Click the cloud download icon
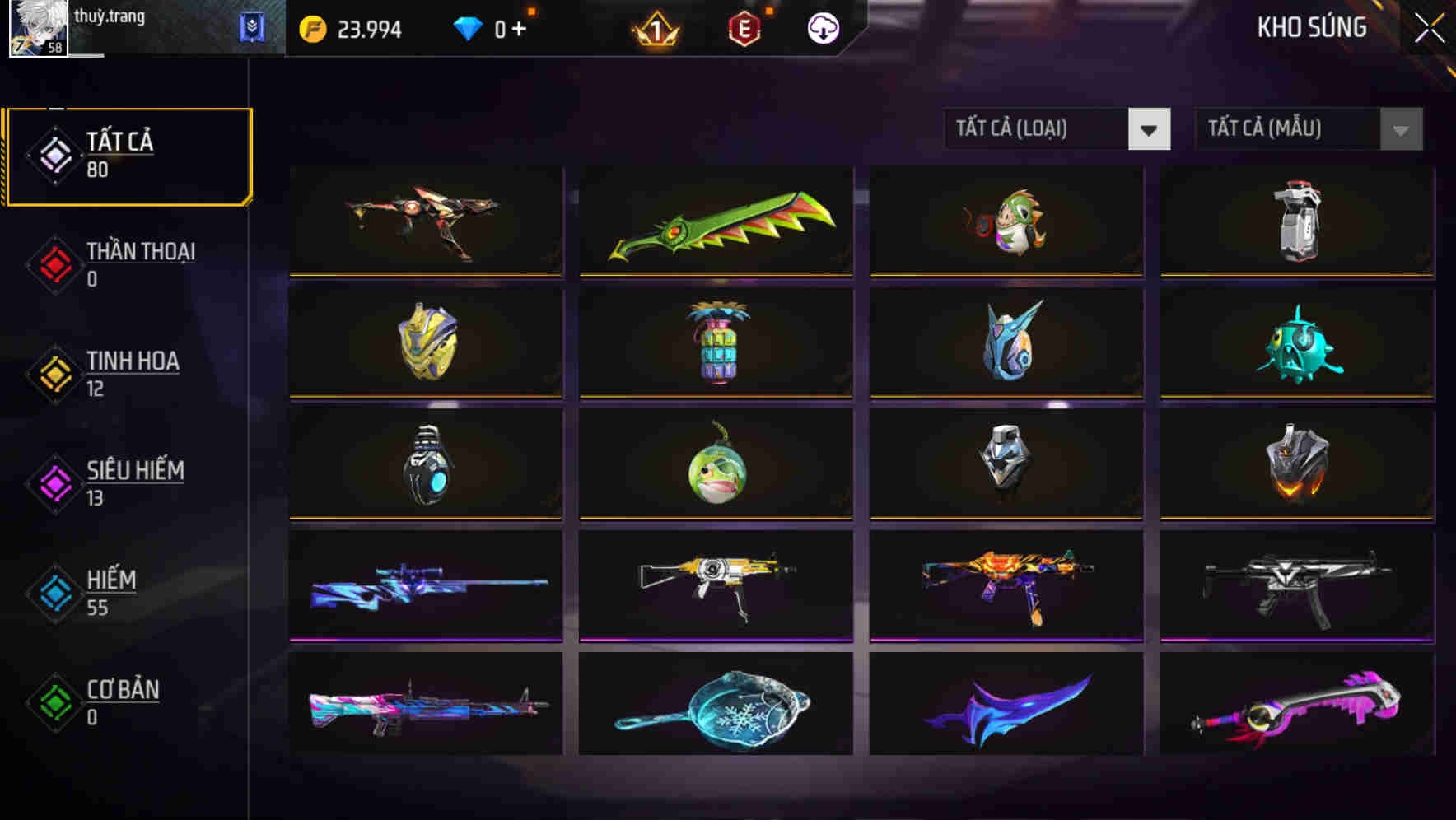This screenshot has width=1456, height=820. coord(821,27)
